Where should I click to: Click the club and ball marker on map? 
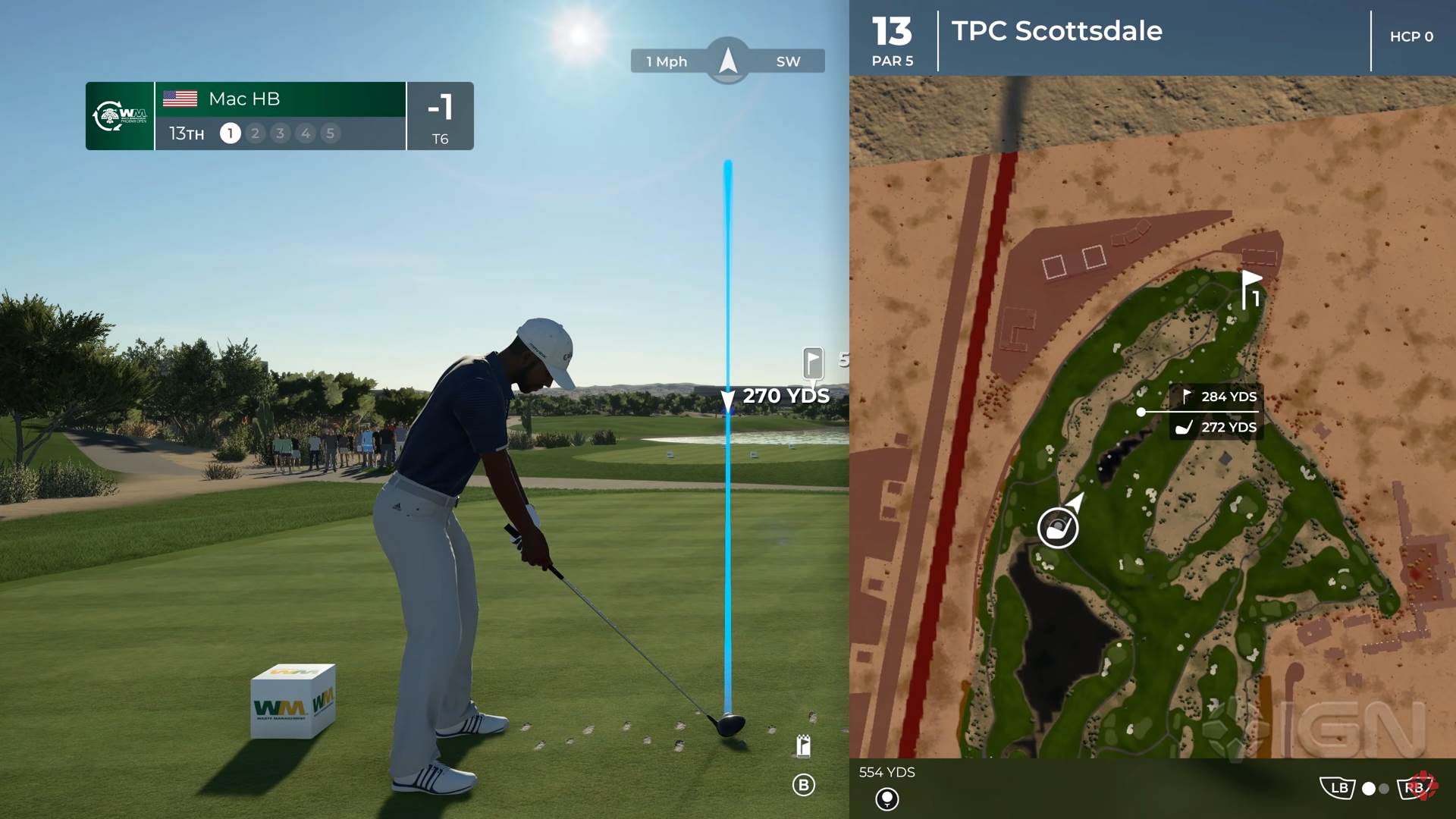point(1057,527)
